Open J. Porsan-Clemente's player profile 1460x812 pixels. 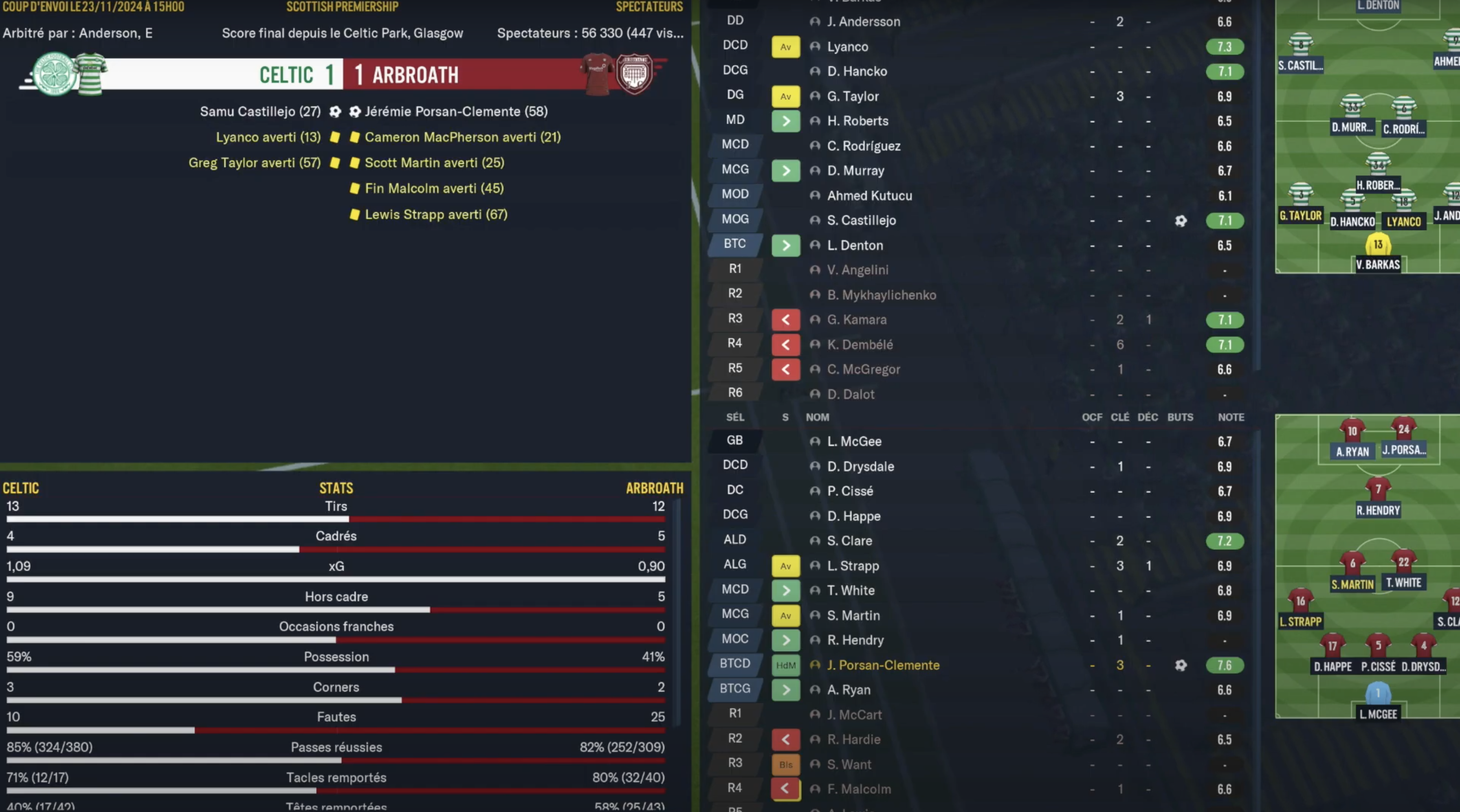[882, 665]
